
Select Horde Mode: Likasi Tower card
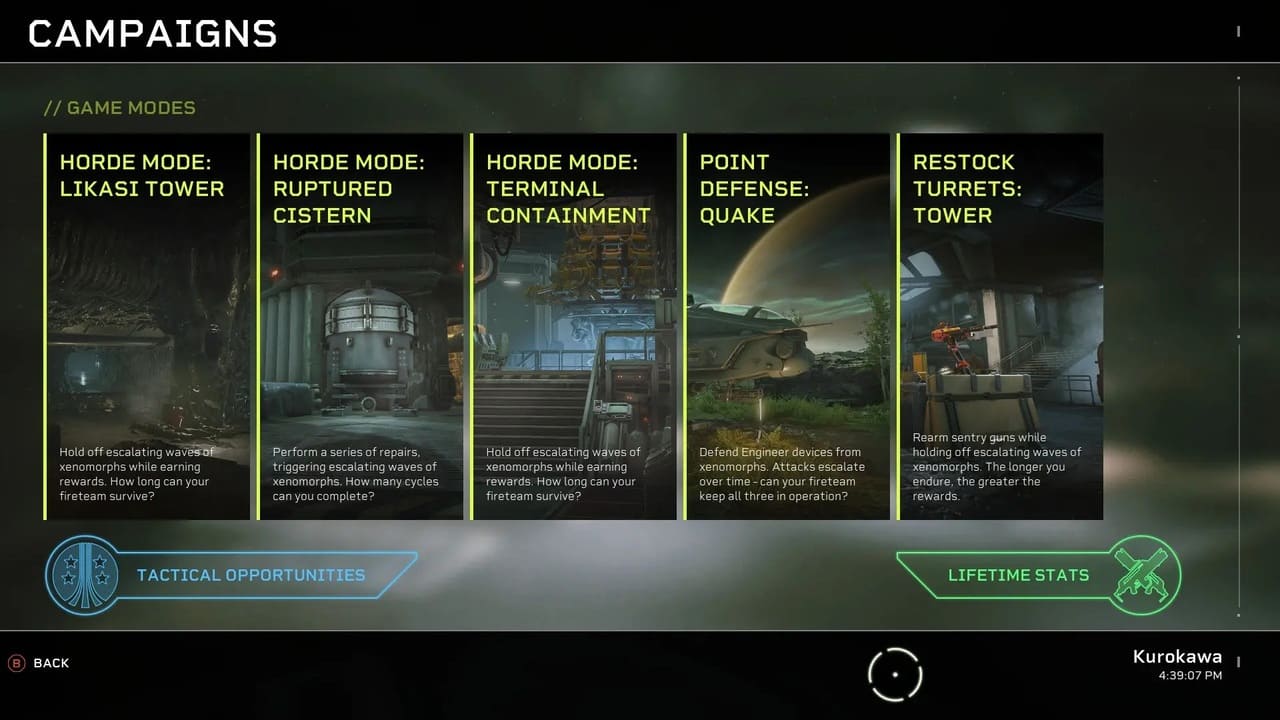click(x=147, y=326)
